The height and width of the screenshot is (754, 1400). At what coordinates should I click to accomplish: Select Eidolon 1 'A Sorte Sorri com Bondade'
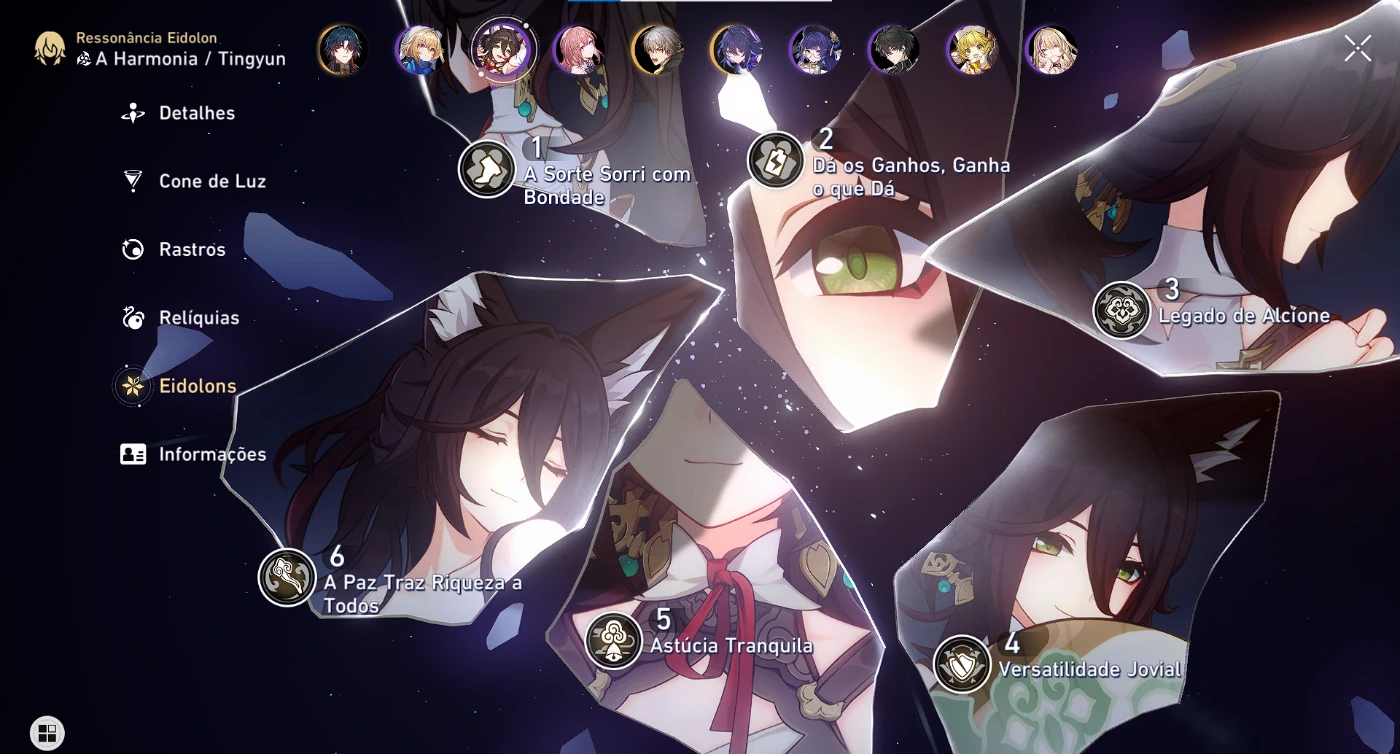click(486, 169)
